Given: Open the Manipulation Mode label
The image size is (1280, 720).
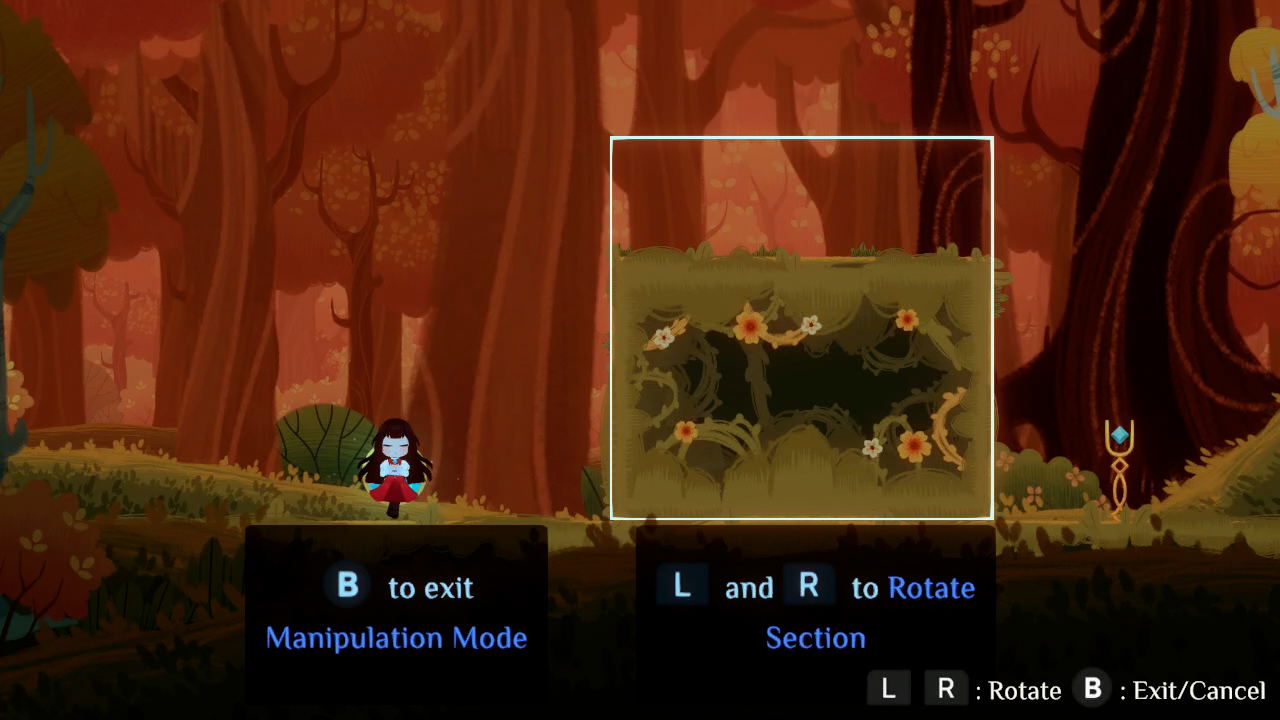Looking at the screenshot, I should (x=397, y=638).
